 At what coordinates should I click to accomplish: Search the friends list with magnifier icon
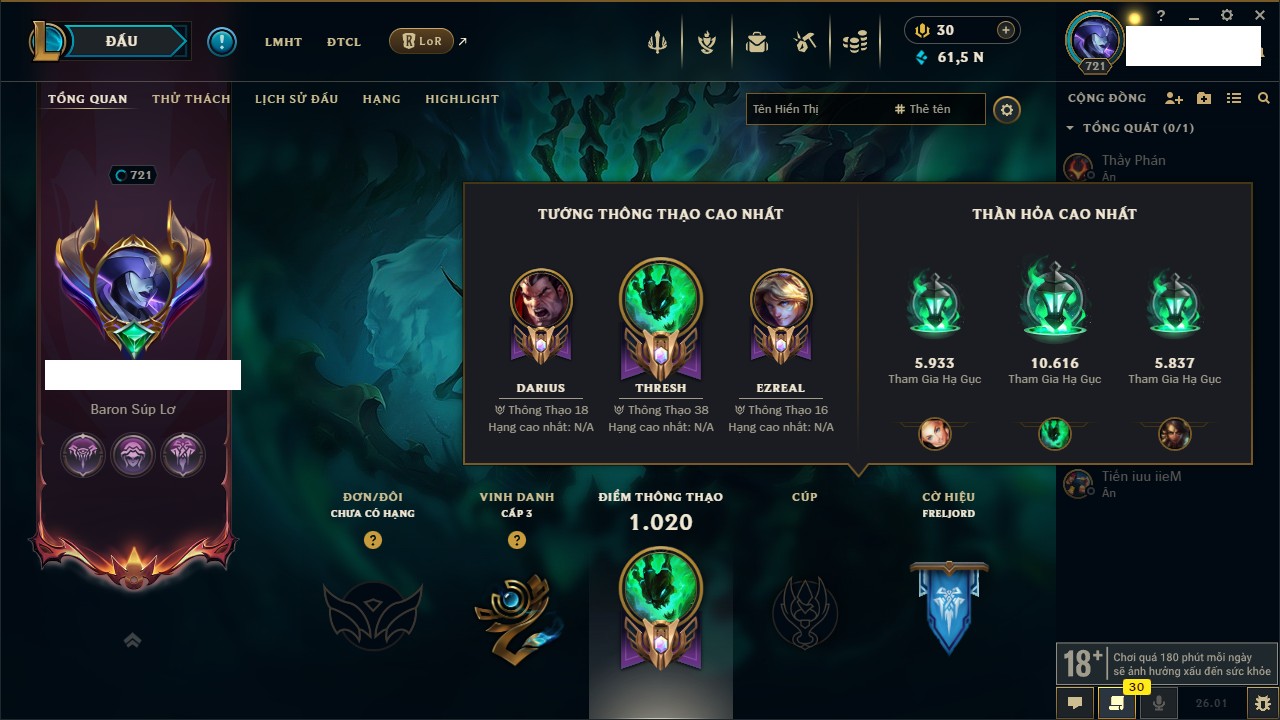pyautogui.click(x=1264, y=99)
